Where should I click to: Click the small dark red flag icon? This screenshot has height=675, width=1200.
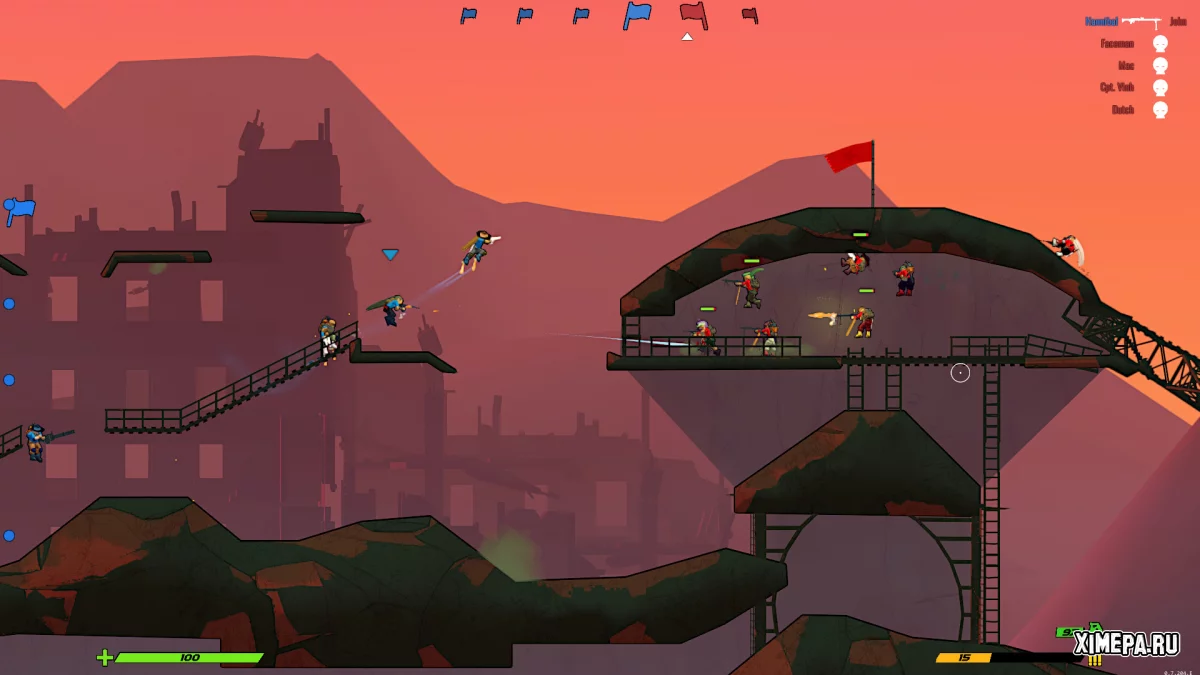[x=749, y=15]
